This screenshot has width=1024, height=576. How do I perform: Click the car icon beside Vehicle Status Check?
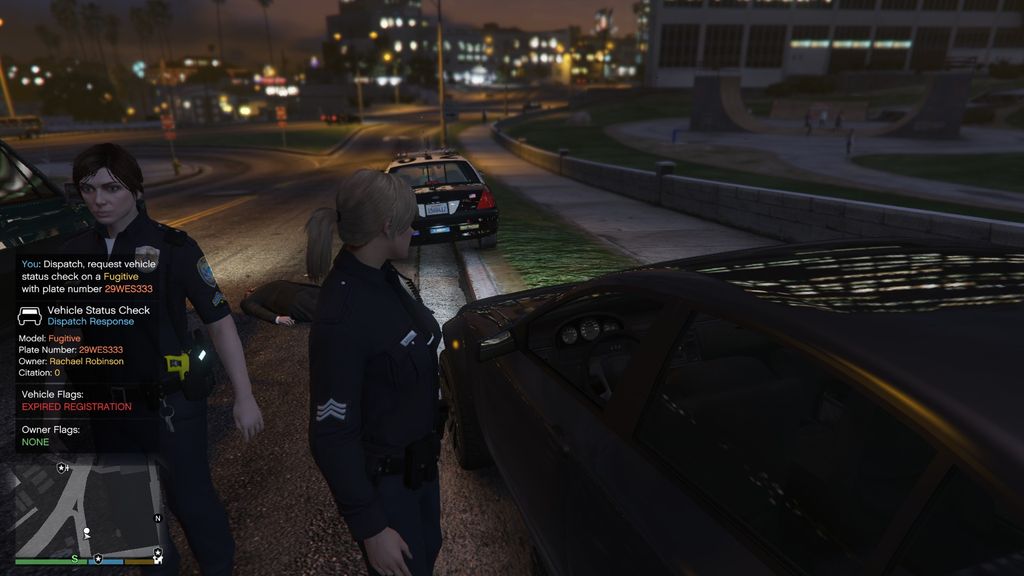point(30,316)
